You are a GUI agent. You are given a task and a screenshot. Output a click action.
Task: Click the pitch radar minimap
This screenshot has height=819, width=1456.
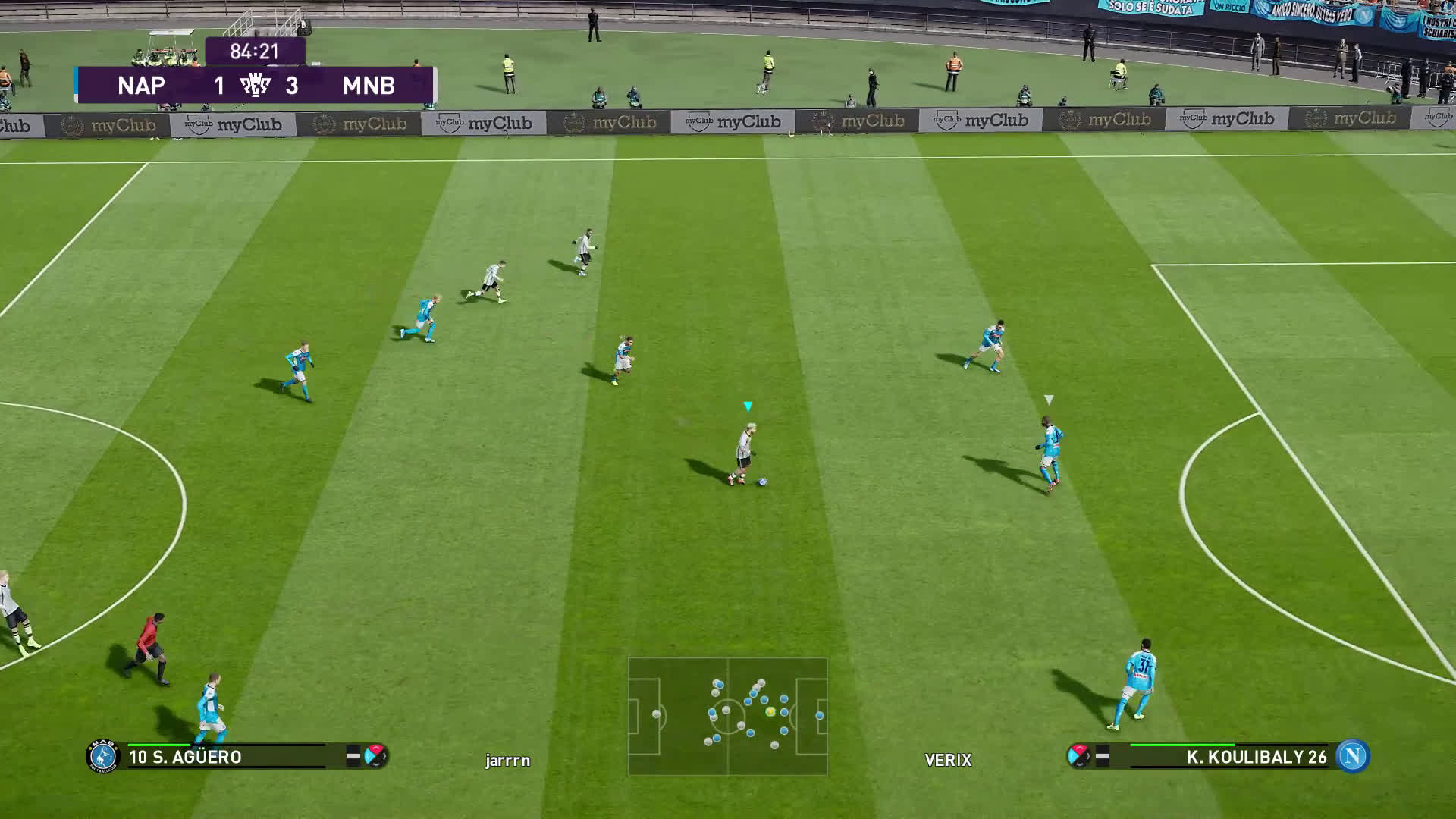coord(727,716)
